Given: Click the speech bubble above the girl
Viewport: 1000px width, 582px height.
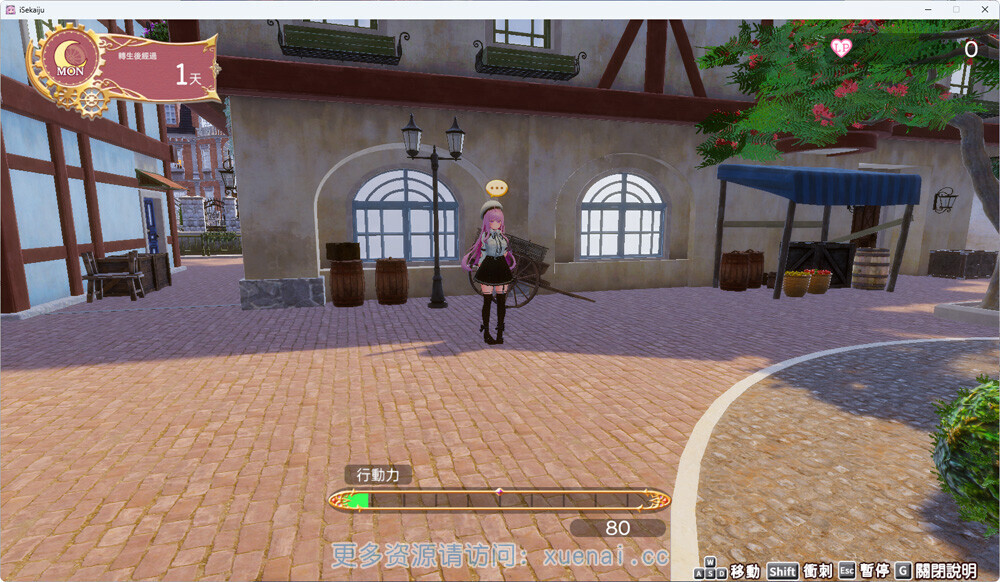Looking at the screenshot, I should pos(497,187).
